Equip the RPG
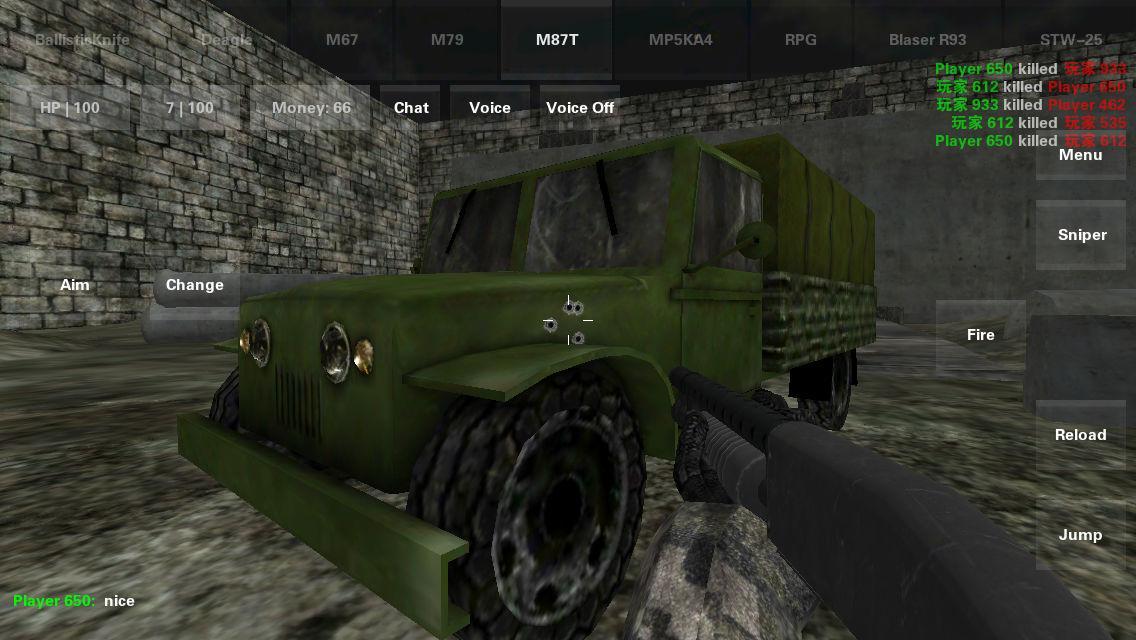 800,40
